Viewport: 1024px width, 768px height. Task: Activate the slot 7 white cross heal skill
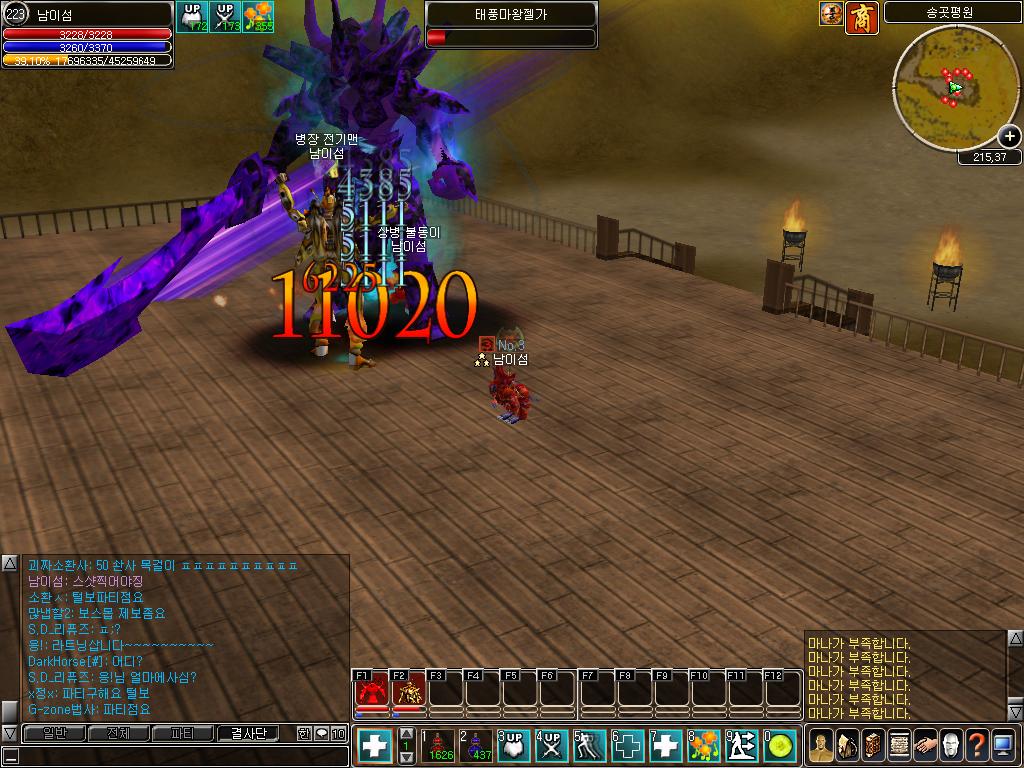click(x=665, y=745)
